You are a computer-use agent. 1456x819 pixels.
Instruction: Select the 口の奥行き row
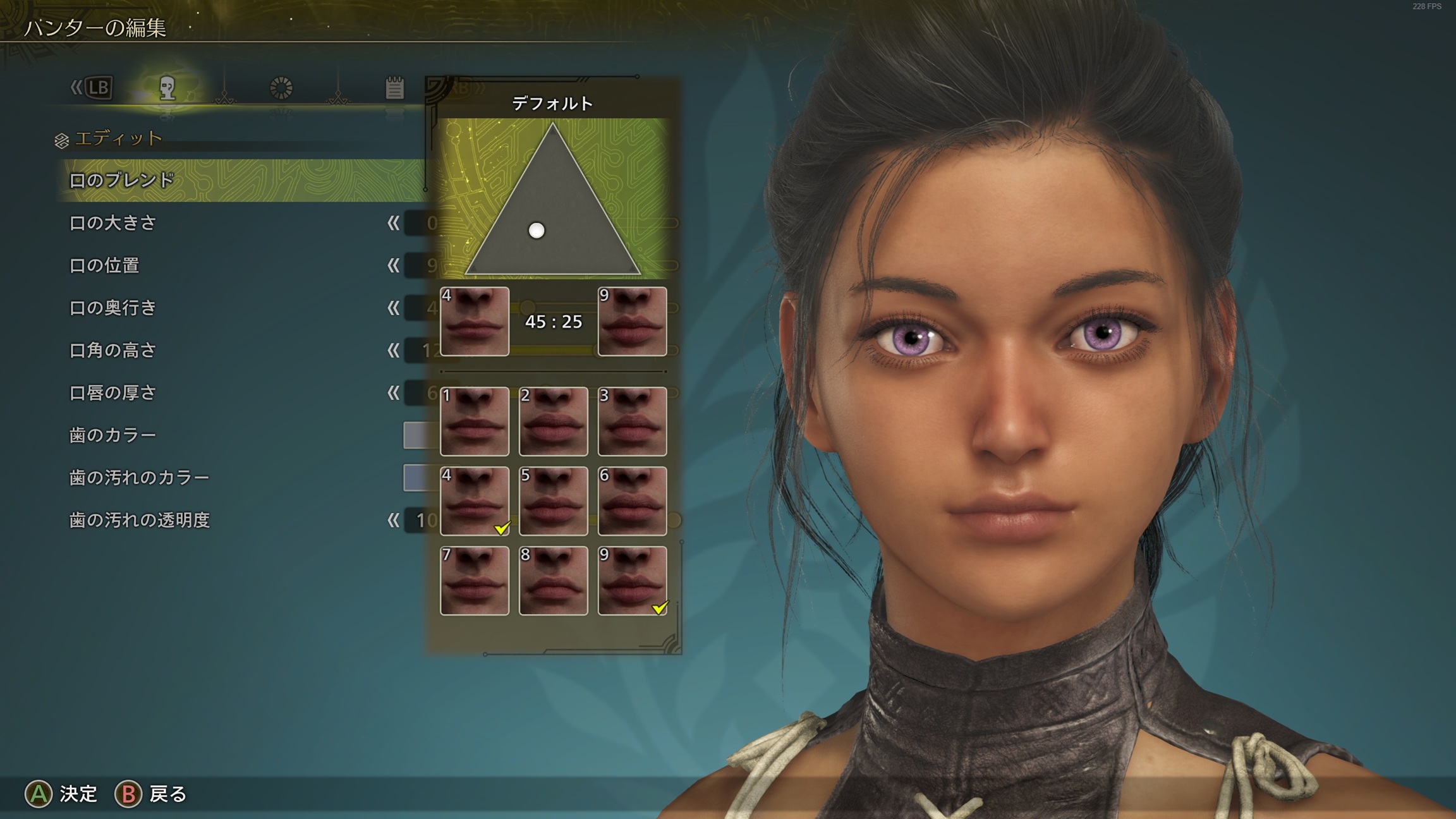click(112, 308)
